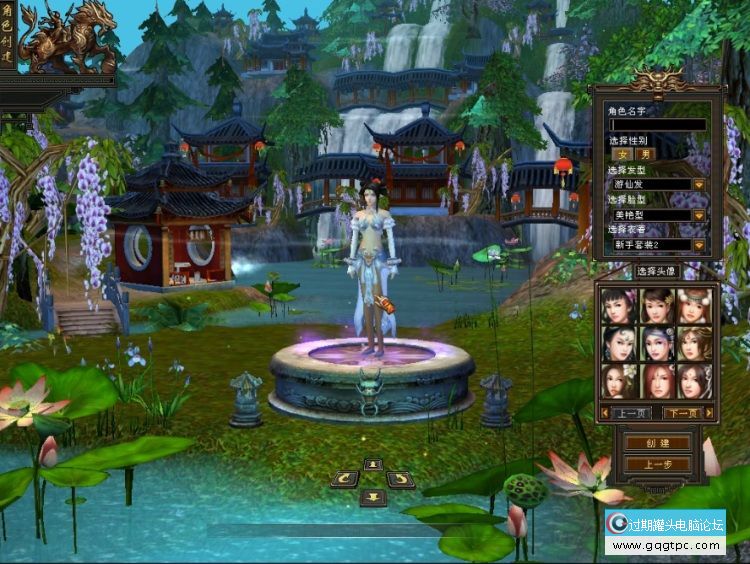Image resolution: width=750 pixels, height=564 pixels.
Task: Go to the previous portrait page (上一页)
Action: pyautogui.click(x=630, y=412)
